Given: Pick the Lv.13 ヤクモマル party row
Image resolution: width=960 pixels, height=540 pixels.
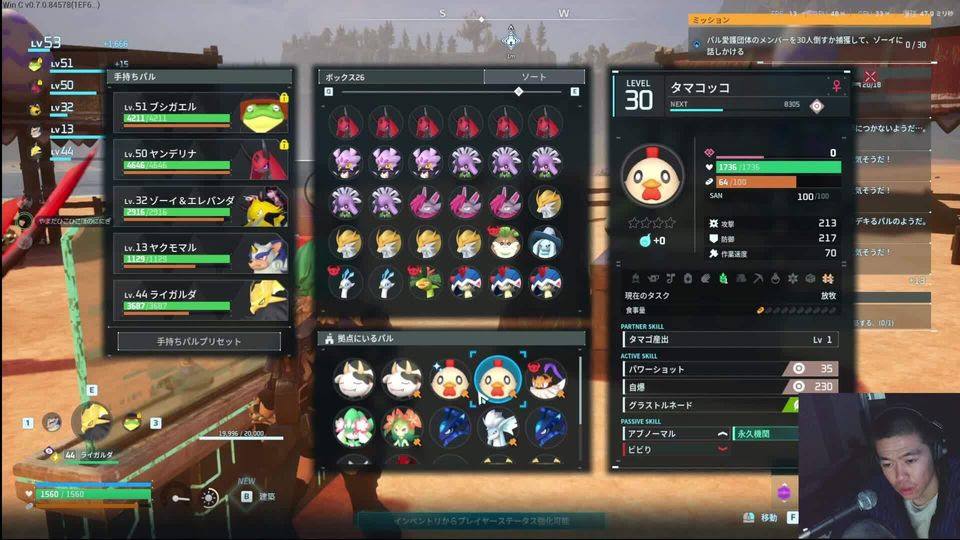Looking at the screenshot, I should pos(200,253).
